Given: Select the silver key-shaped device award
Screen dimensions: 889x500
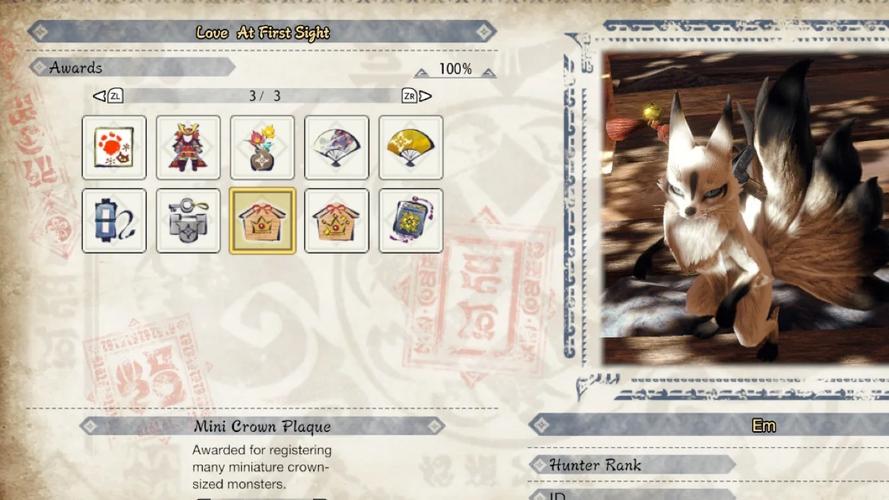Looking at the screenshot, I should (188, 221).
